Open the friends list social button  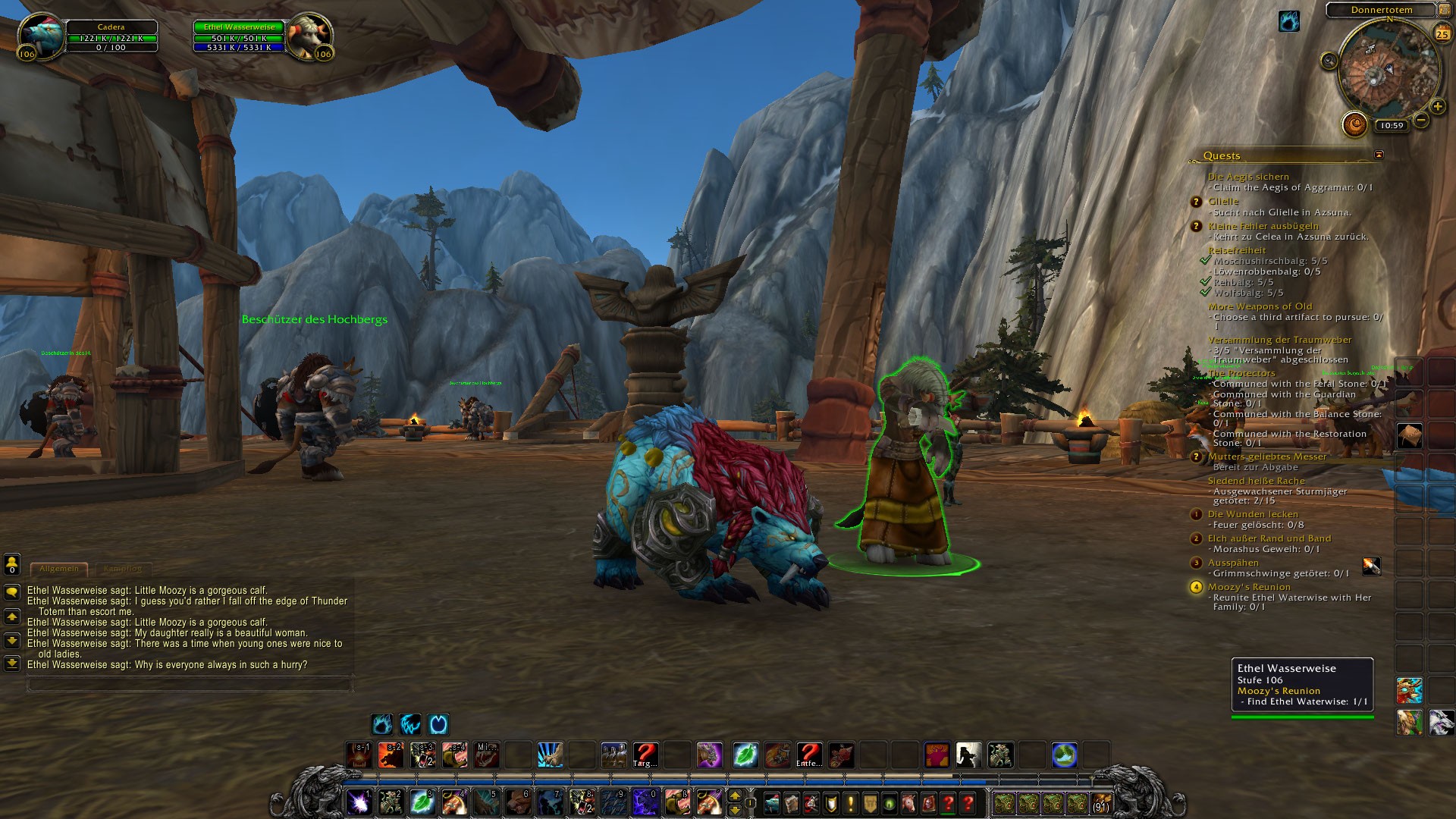[x=12, y=563]
